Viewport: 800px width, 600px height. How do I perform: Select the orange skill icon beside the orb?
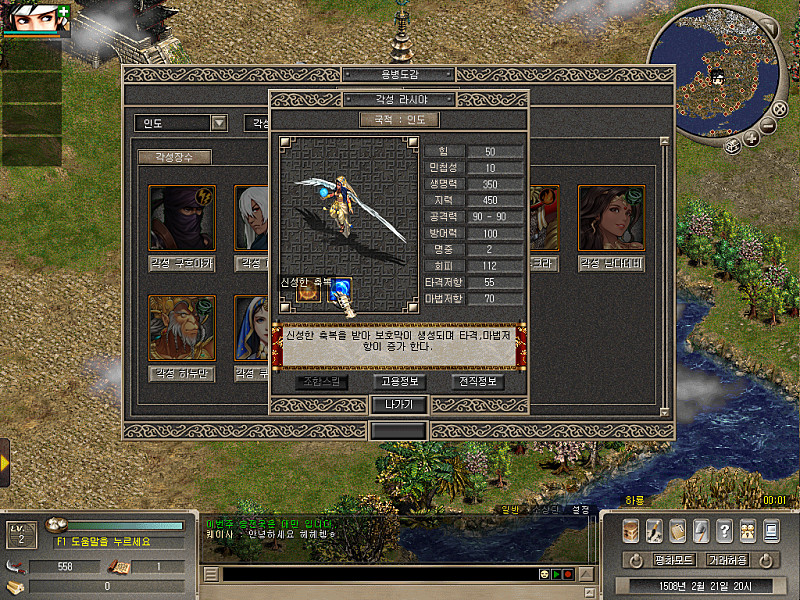tap(307, 291)
